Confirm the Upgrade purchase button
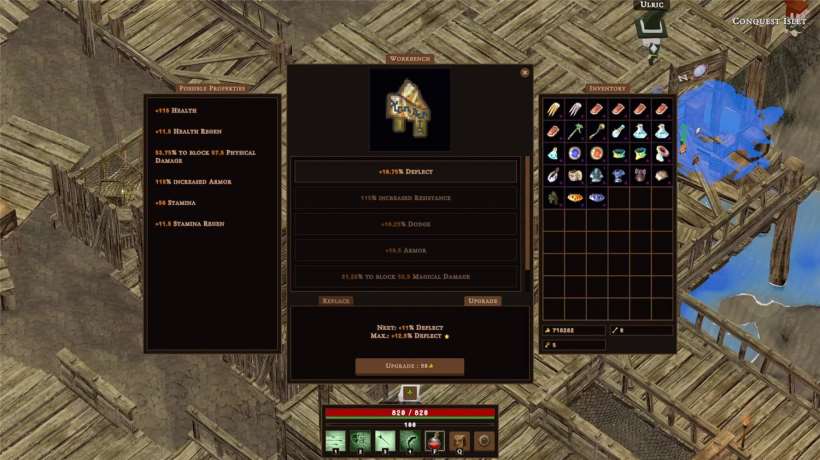 point(410,366)
